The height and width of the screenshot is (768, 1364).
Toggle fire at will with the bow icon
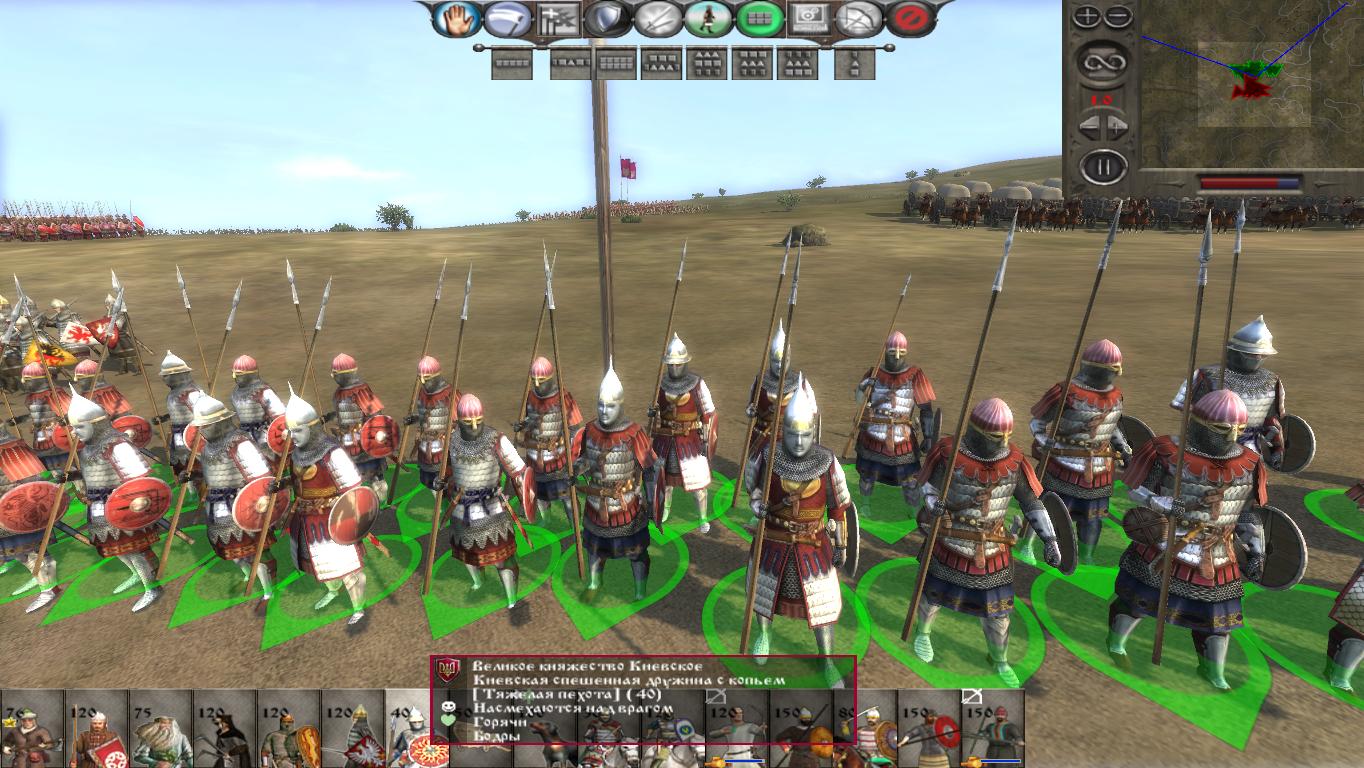coord(859,18)
